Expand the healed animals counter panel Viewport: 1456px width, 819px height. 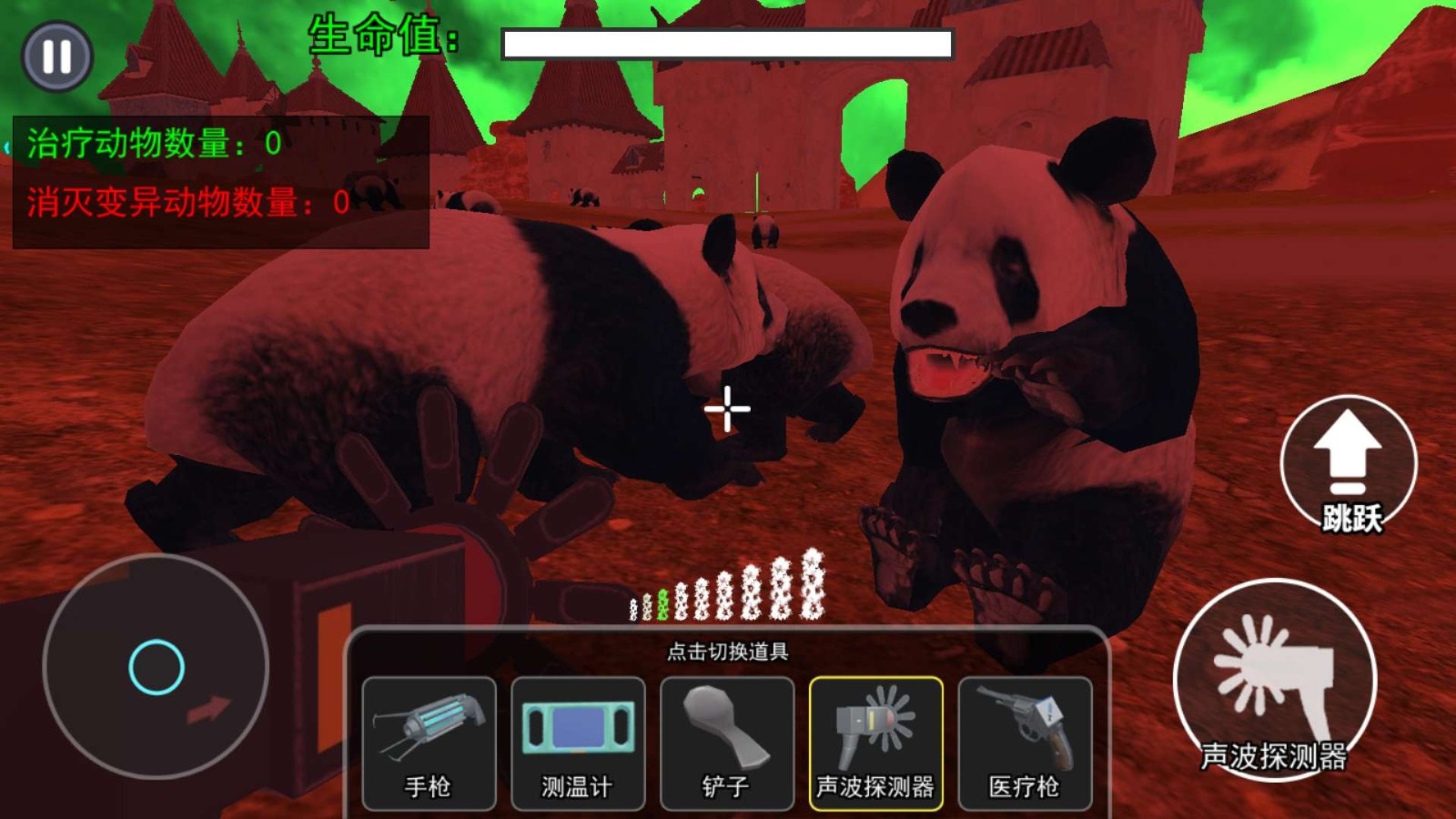[152, 141]
